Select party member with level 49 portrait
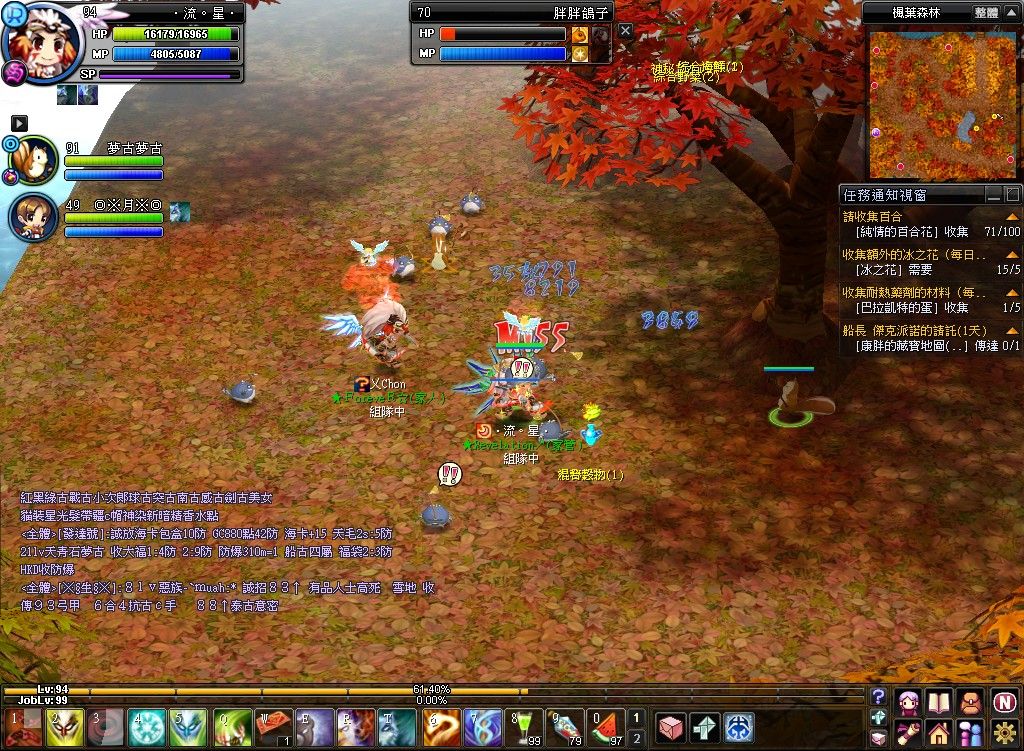1024x751 pixels. [x=33, y=217]
